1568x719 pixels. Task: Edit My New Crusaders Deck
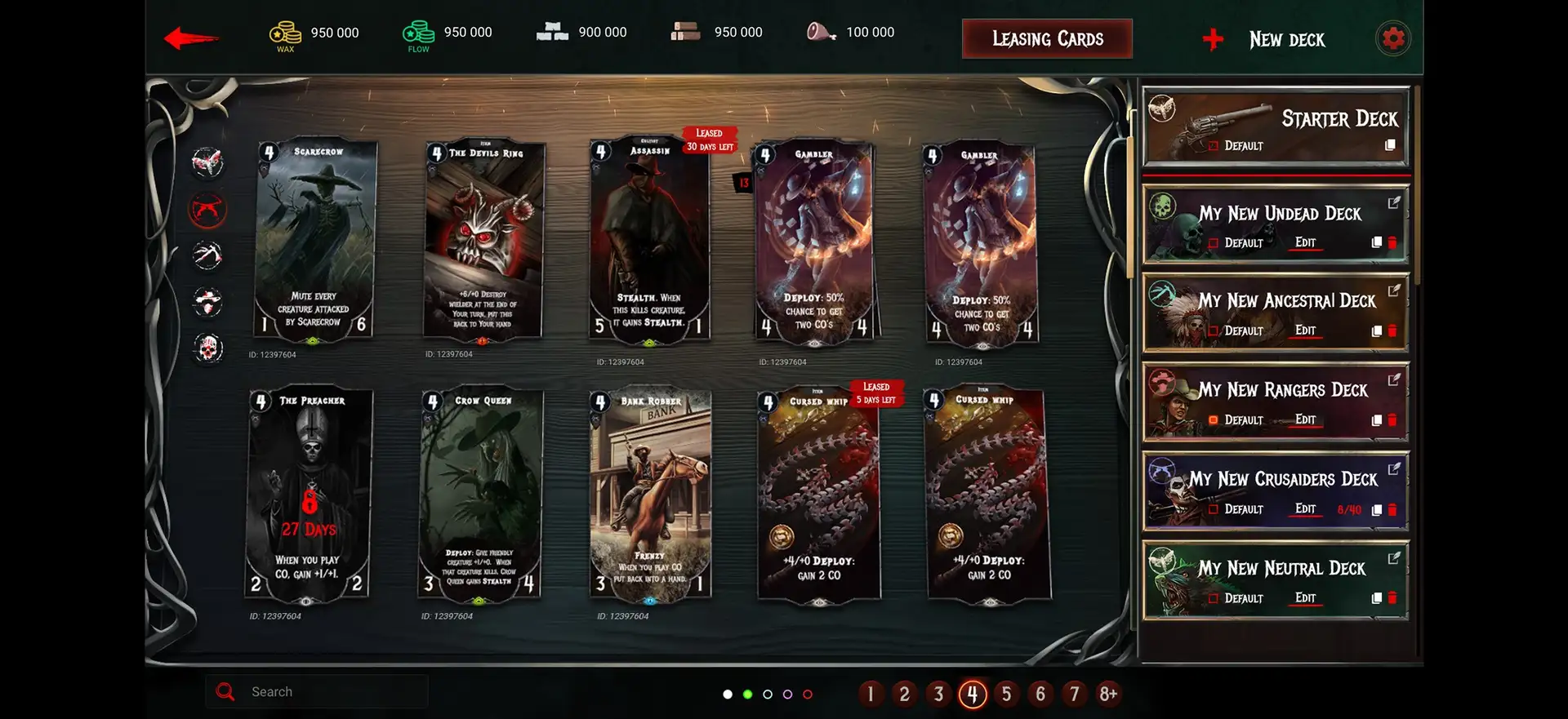1305,509
